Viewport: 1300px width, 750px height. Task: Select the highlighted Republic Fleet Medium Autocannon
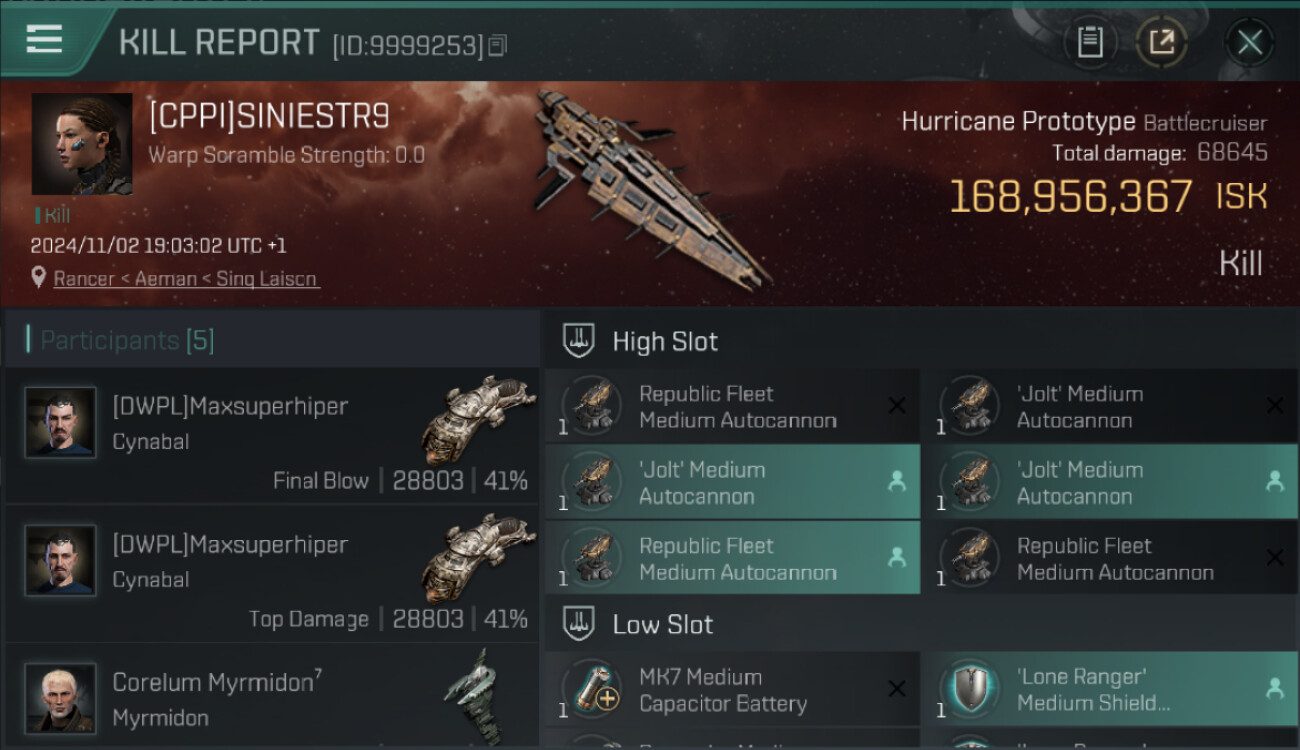732,559
